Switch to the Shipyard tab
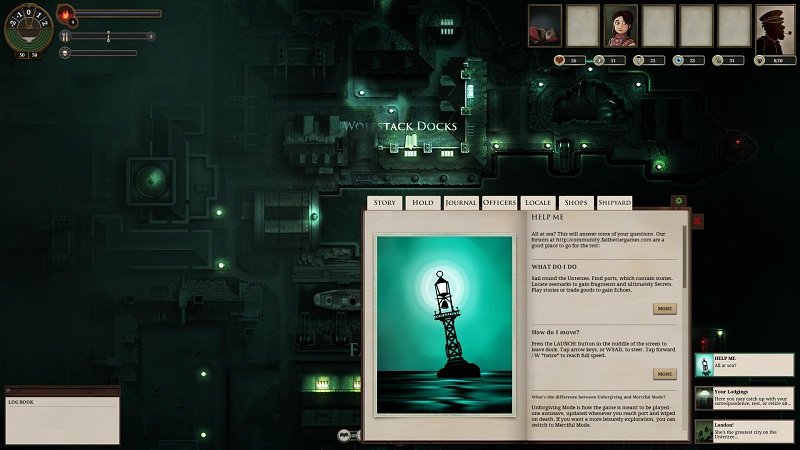Image resolution: width=800 pixels, height=450 pixels. pyautogui.click(x=614, y=202)
